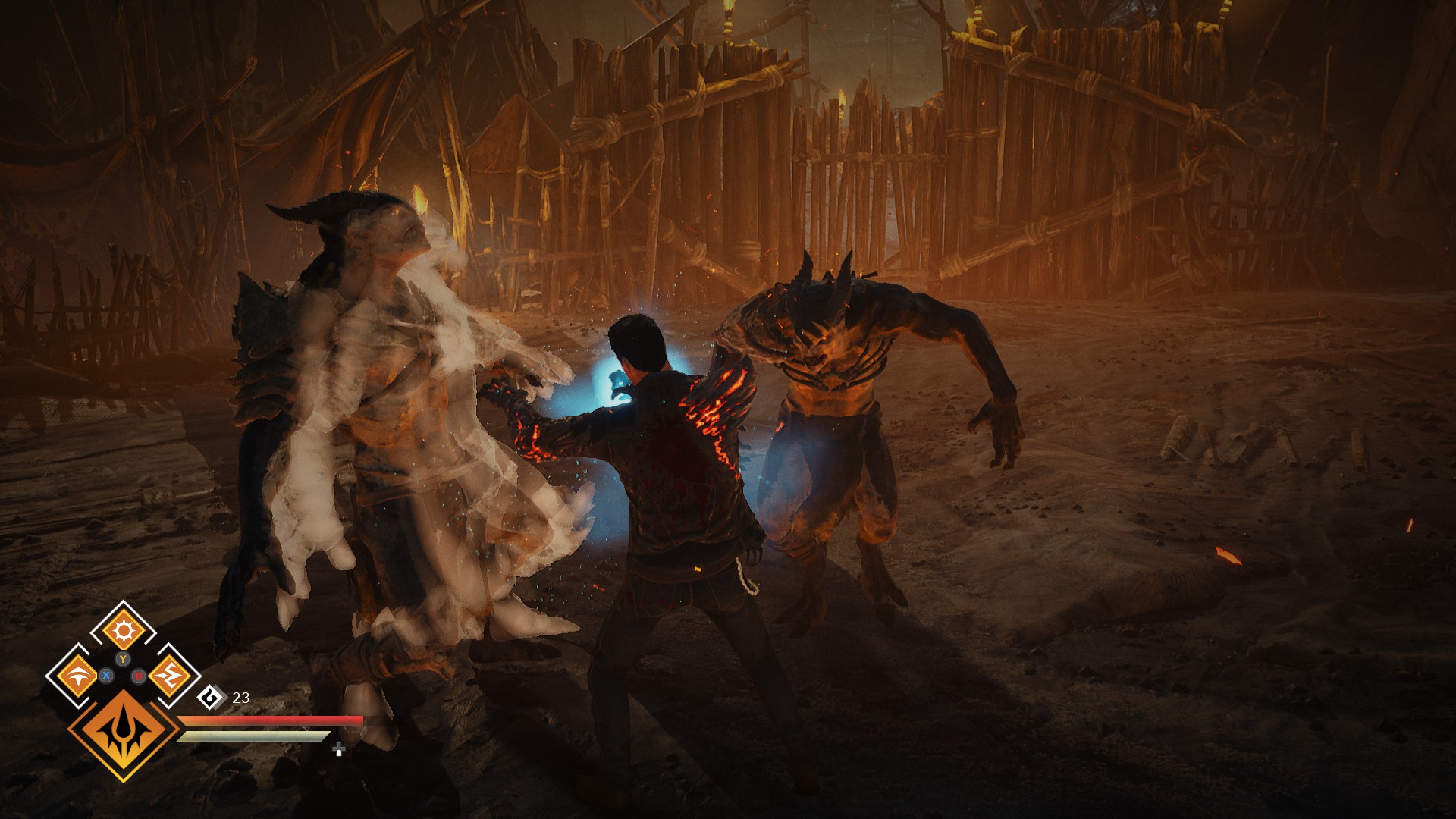The image size is (1456, 819).
Task: Use the white crescent wing ability
Action: [77, 675]
